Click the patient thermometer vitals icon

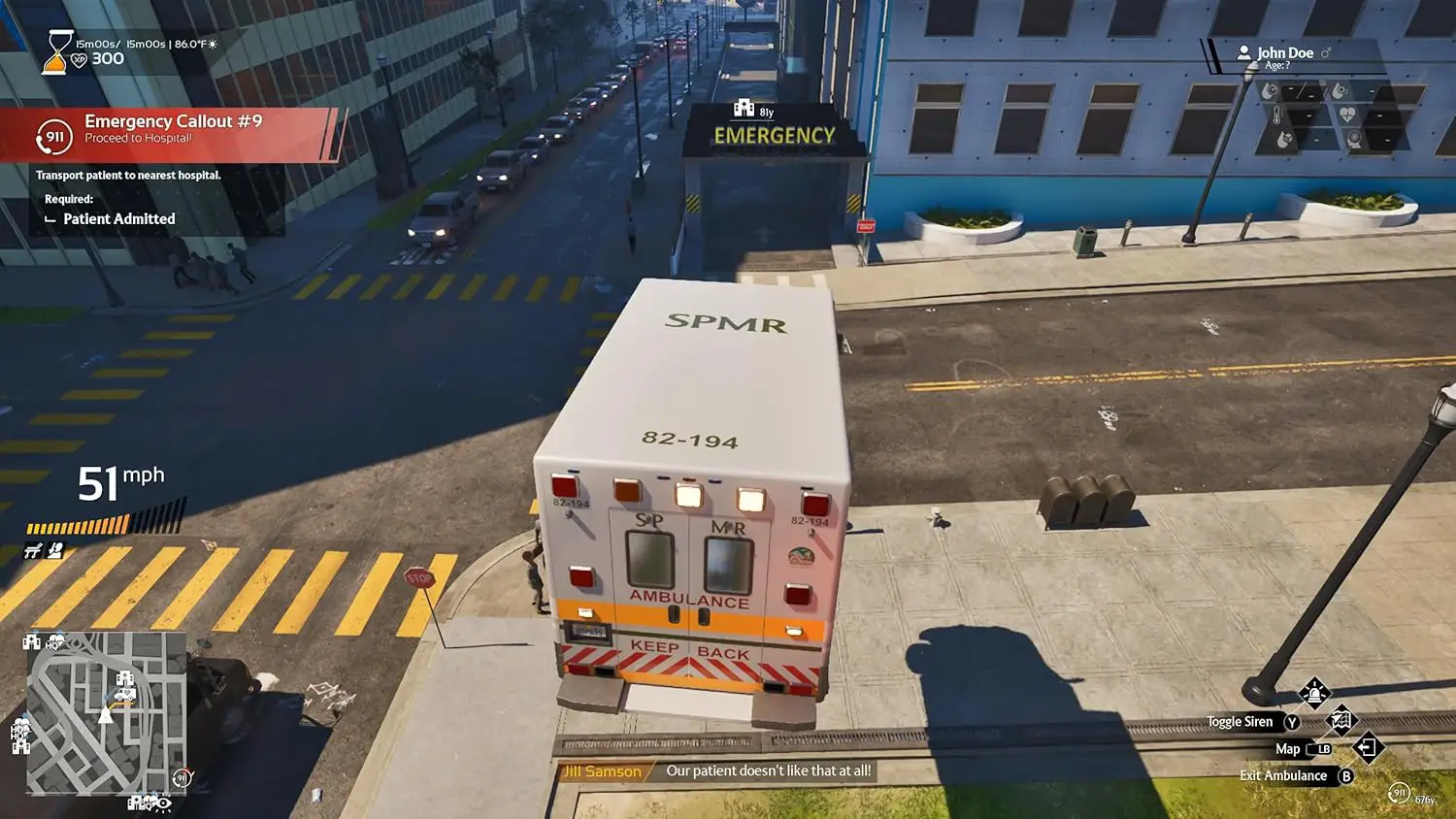1276,115
